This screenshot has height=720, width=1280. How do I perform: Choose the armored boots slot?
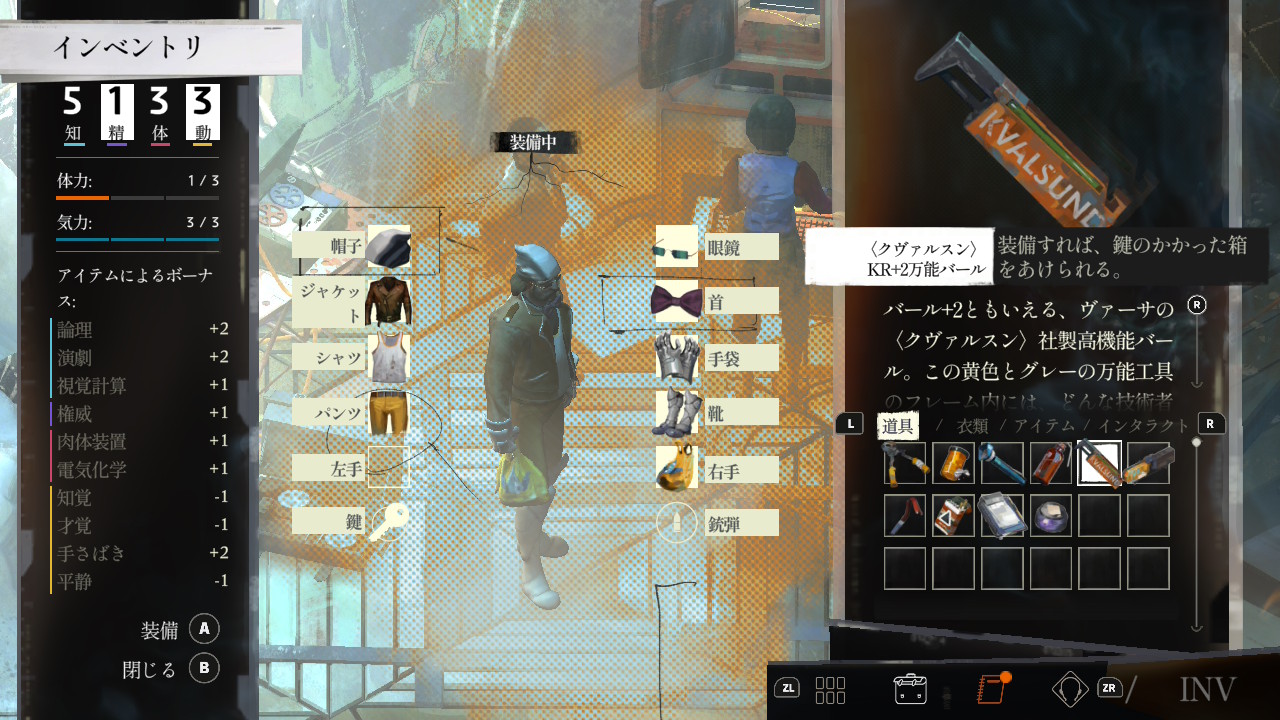point(677,412)
